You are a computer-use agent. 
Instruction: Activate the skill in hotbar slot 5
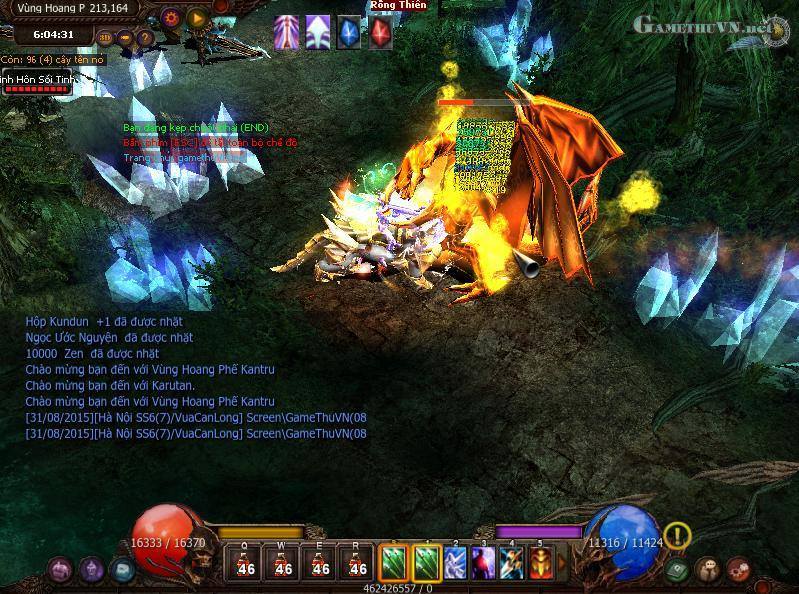tap(540, 563)
